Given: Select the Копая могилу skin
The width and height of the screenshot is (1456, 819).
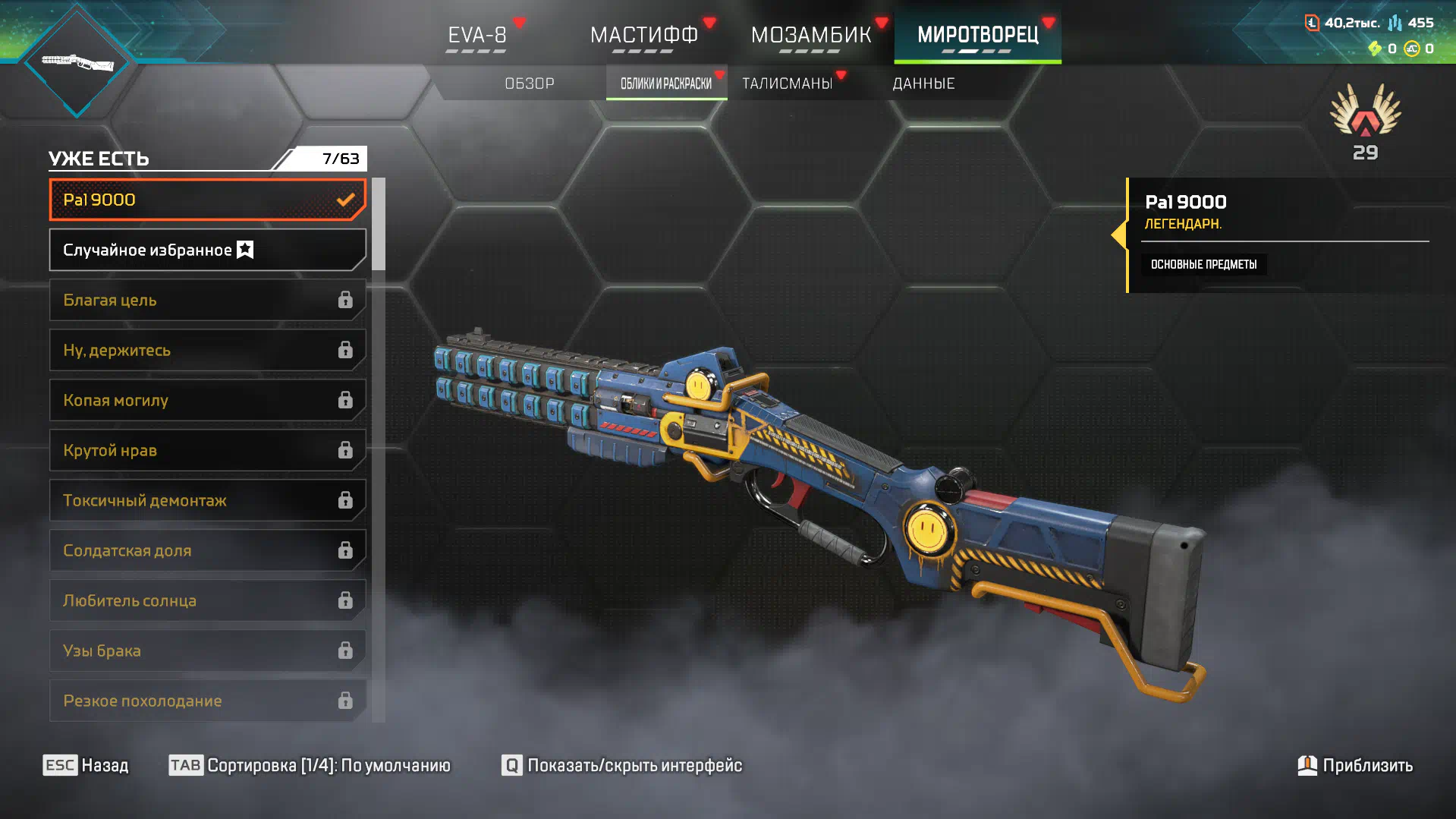Looking at the screenshot, I should (207, 400).
